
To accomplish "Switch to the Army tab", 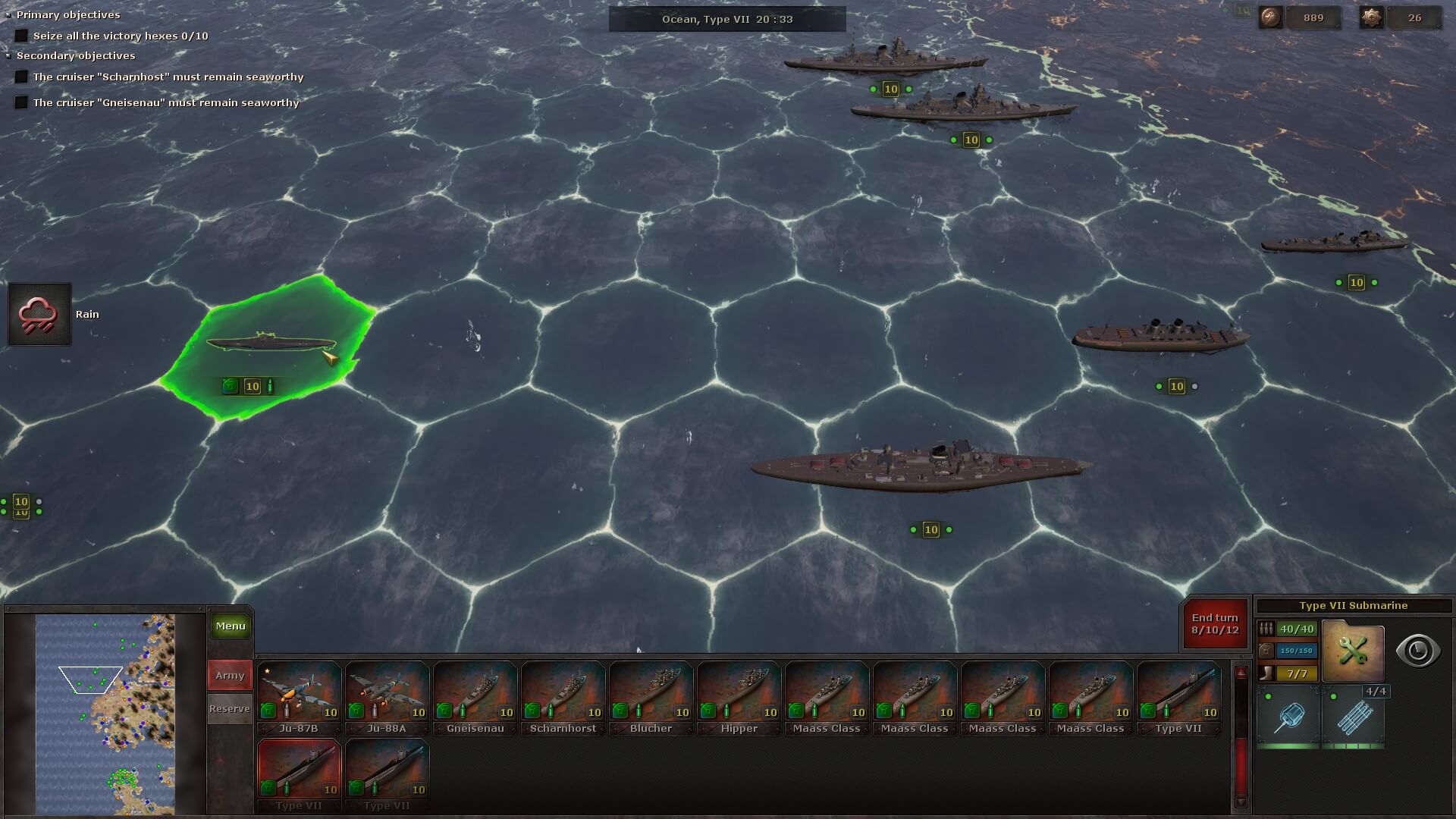I will coord(230,675).
